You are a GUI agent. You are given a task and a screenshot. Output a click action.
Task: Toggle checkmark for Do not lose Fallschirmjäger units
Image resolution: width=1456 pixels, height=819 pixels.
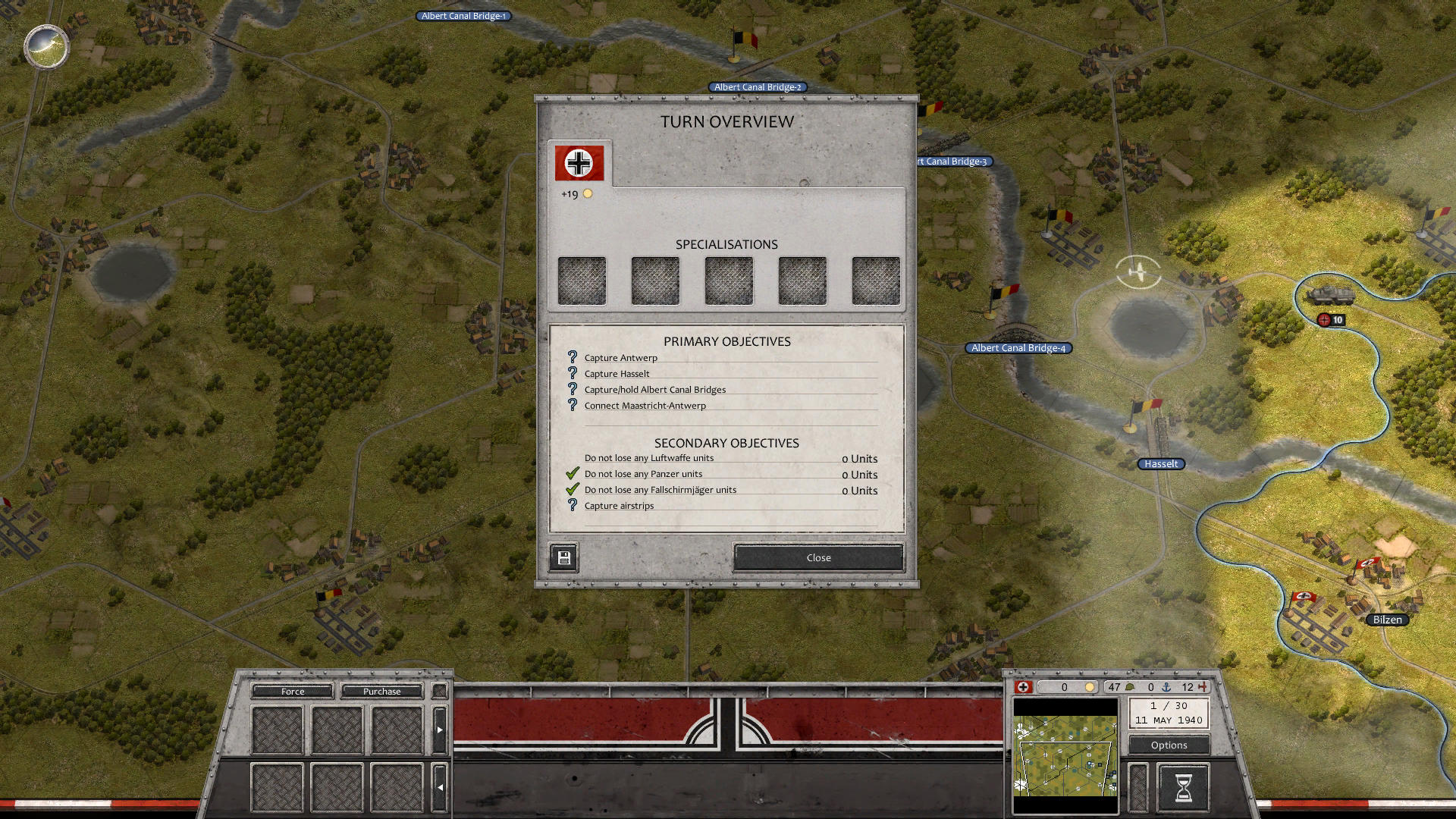coord(572,489)
